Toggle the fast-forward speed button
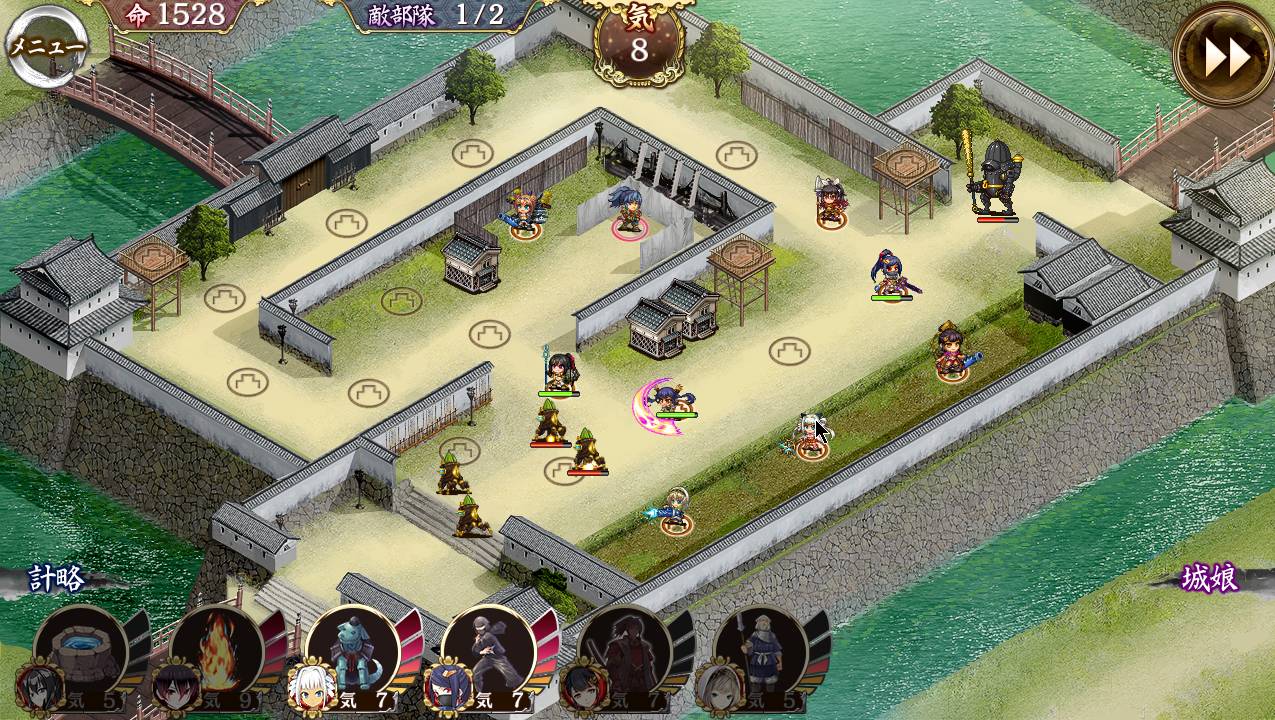The image size is (1275, 720). click(x=1224, y=57)
